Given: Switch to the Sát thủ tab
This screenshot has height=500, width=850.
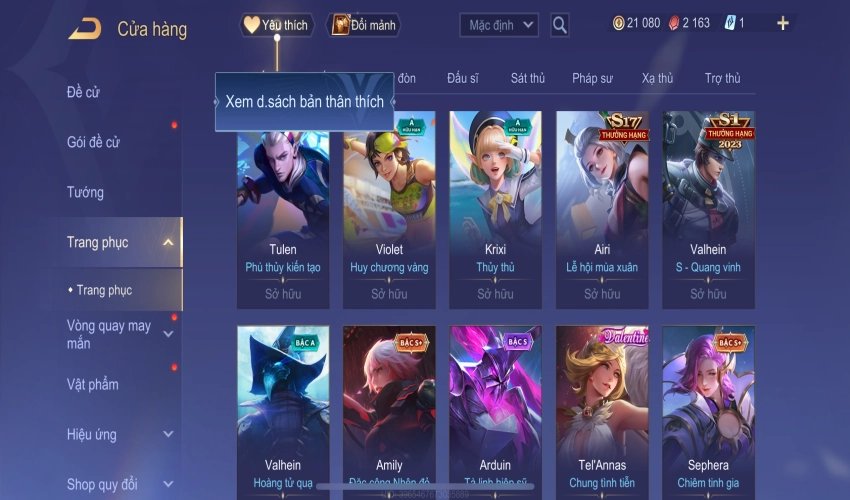Looking at the screenshot, I should click(x=527, y=78).
